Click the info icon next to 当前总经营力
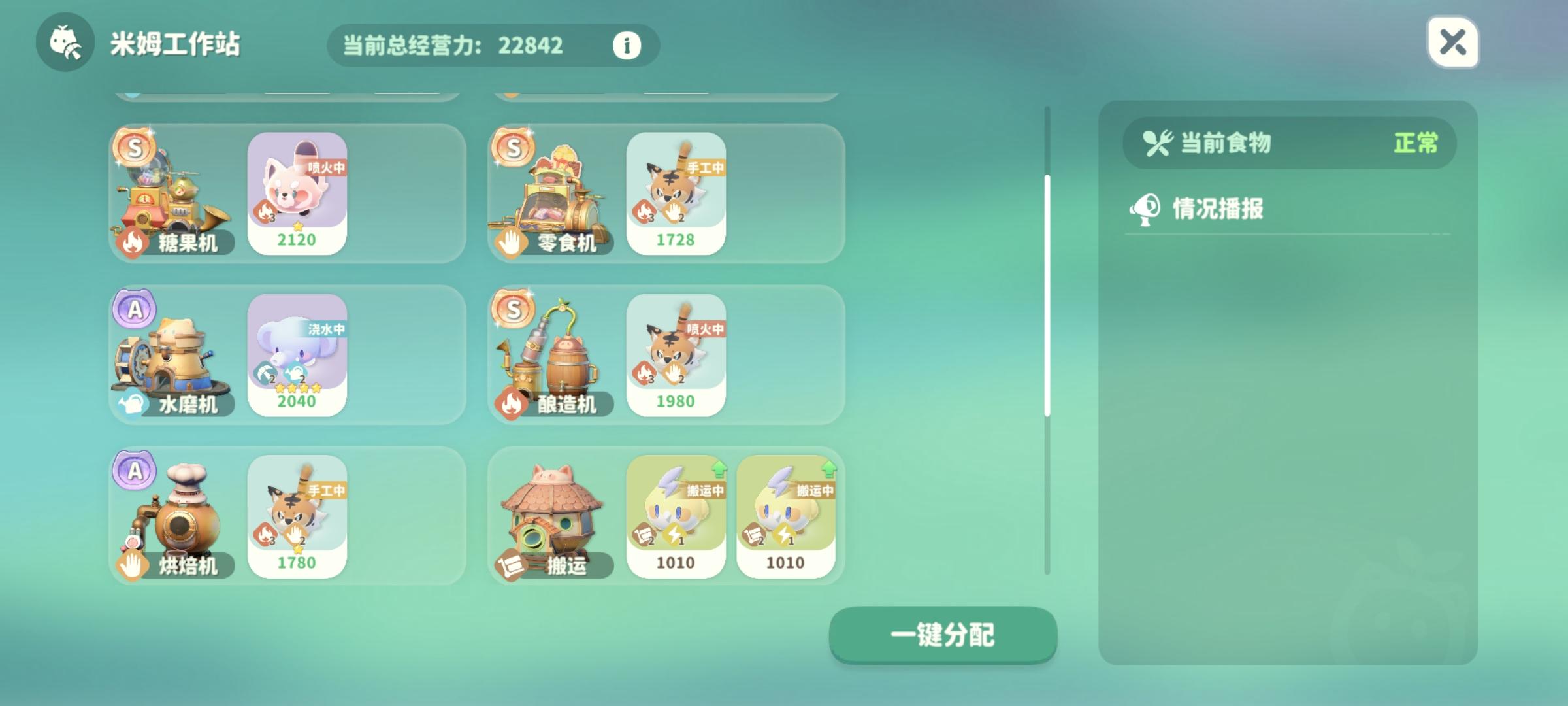The width and height of the screenshot is (1568, 706). 626,46
